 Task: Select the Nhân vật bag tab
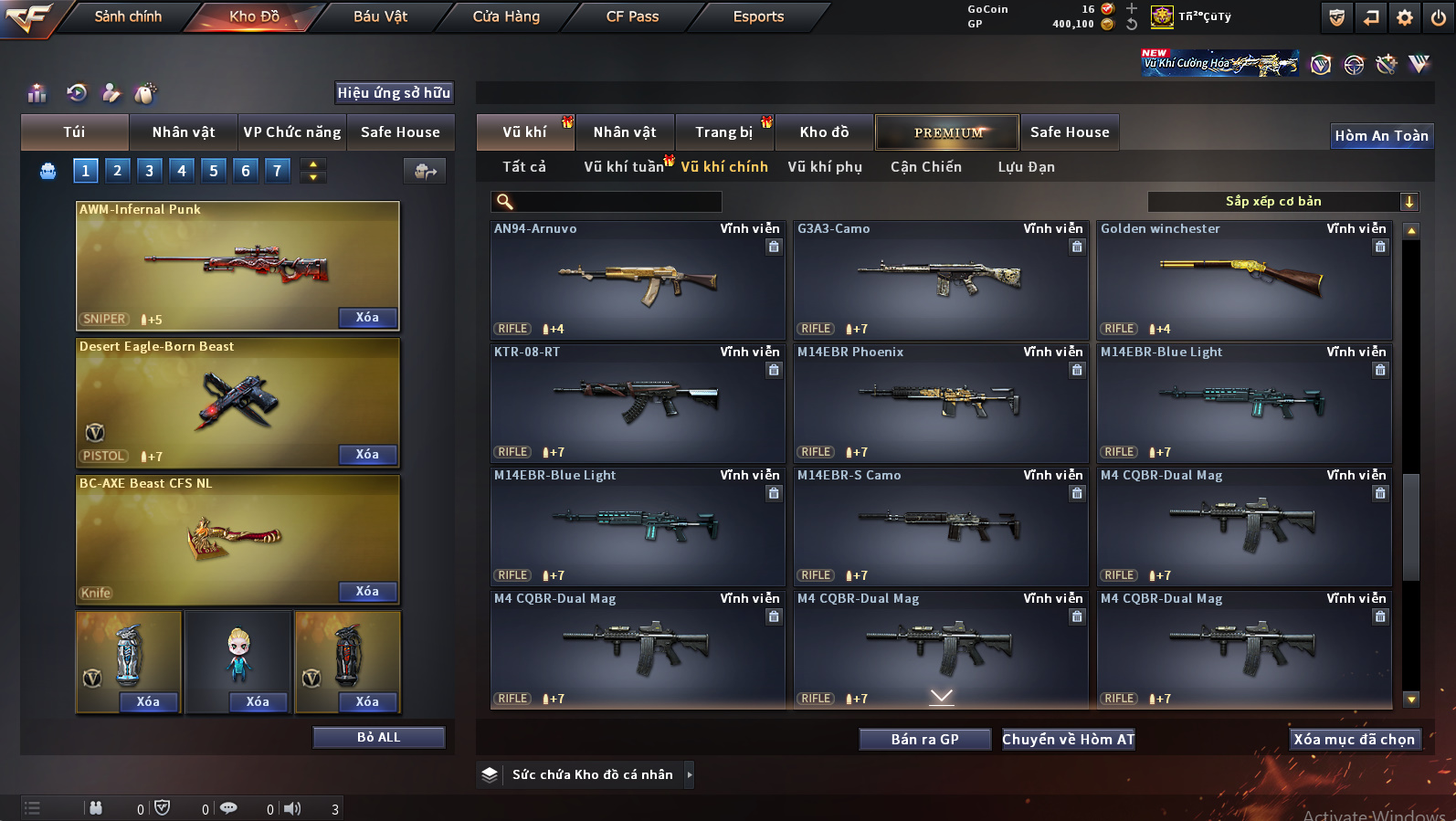pos(184,132)
